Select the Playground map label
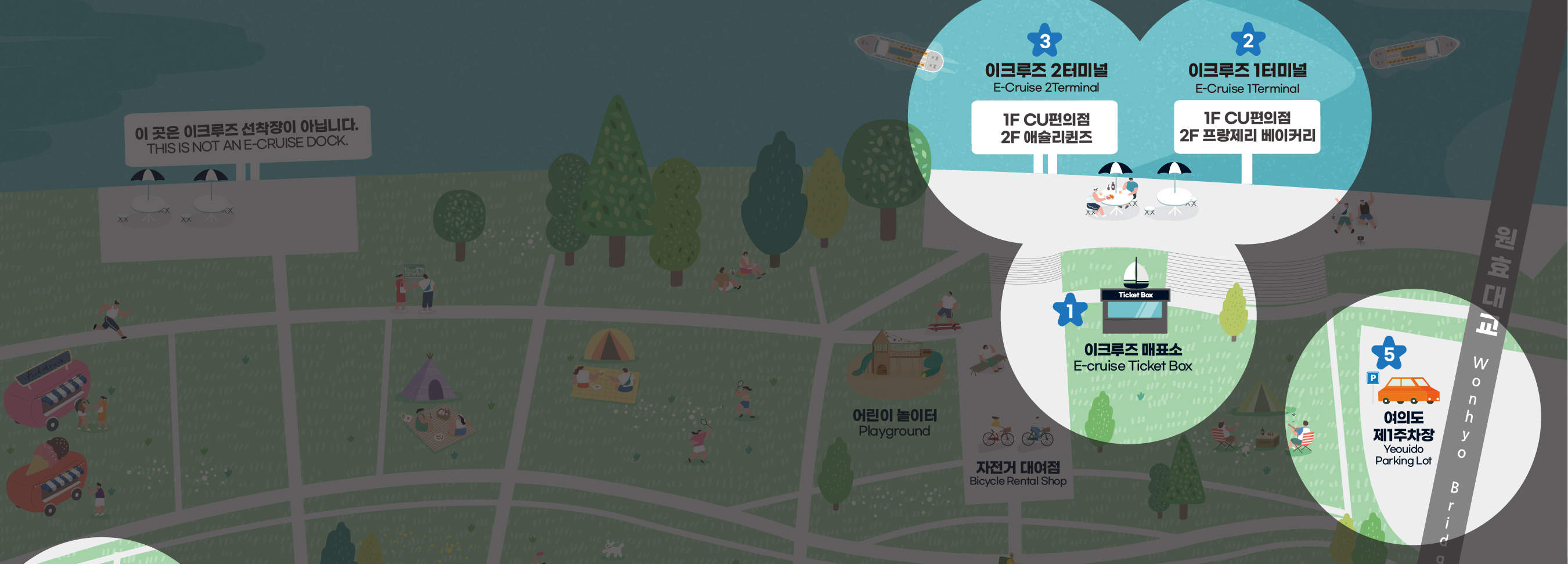 894,423
